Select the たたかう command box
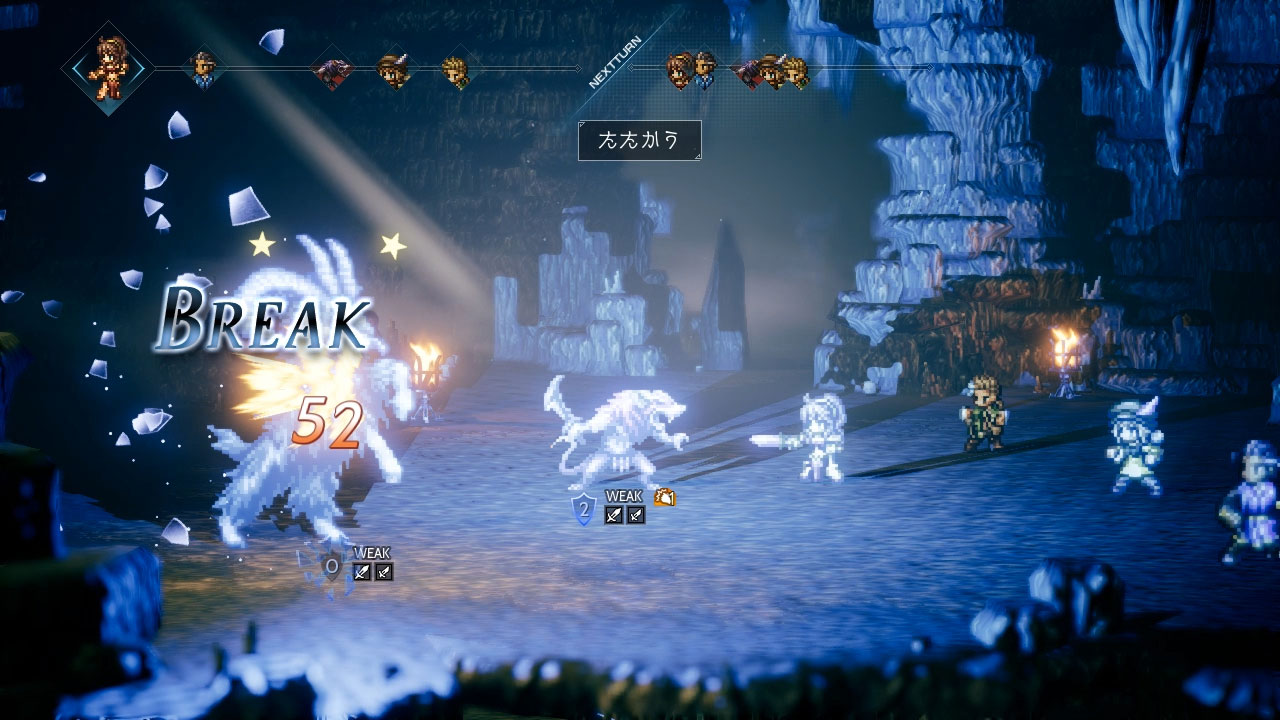 click(639, 140)
